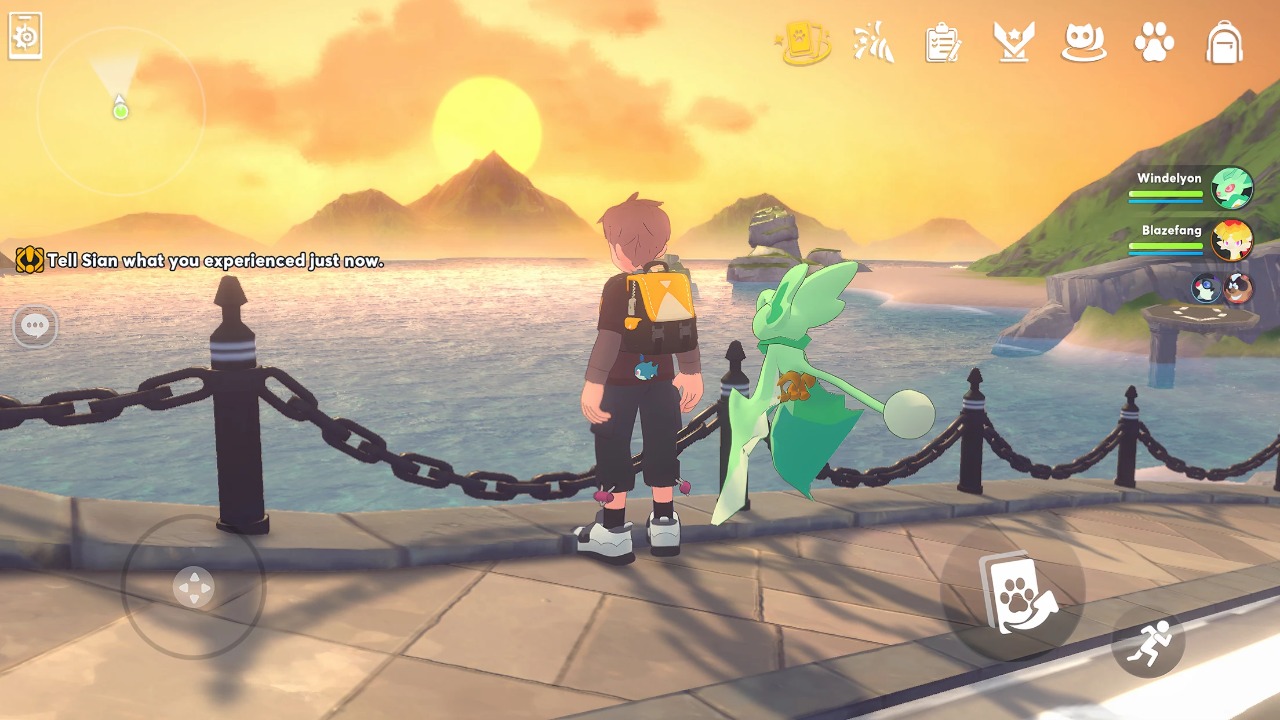Tap the virtual movement joystick
The height and width of the screenshot is (720, 1280).
coord(193,587)
